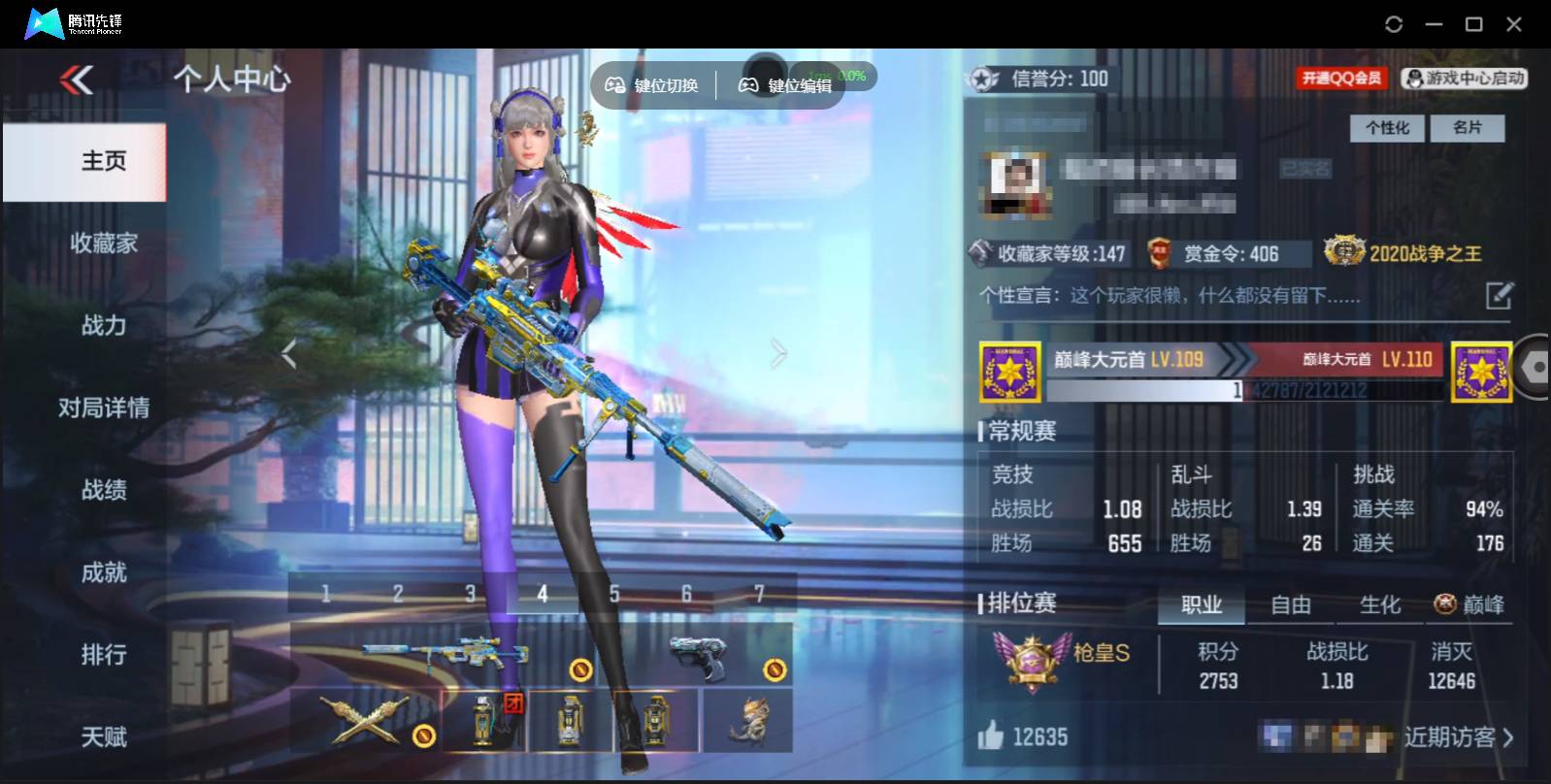Open the 键位切换 key layout switcher

[650, 84]
